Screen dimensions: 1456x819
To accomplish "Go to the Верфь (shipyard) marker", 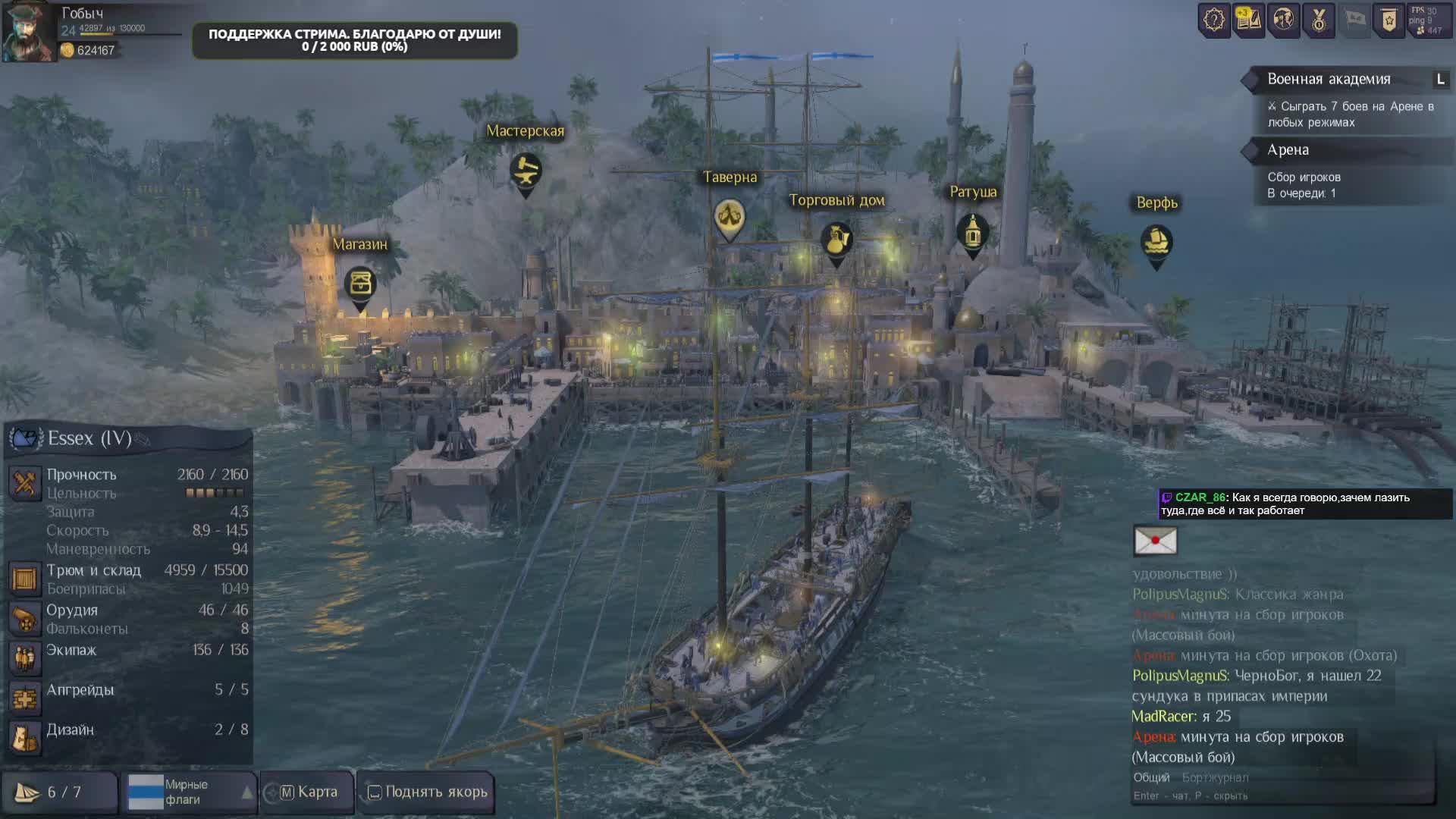I will click(1156, 243).
